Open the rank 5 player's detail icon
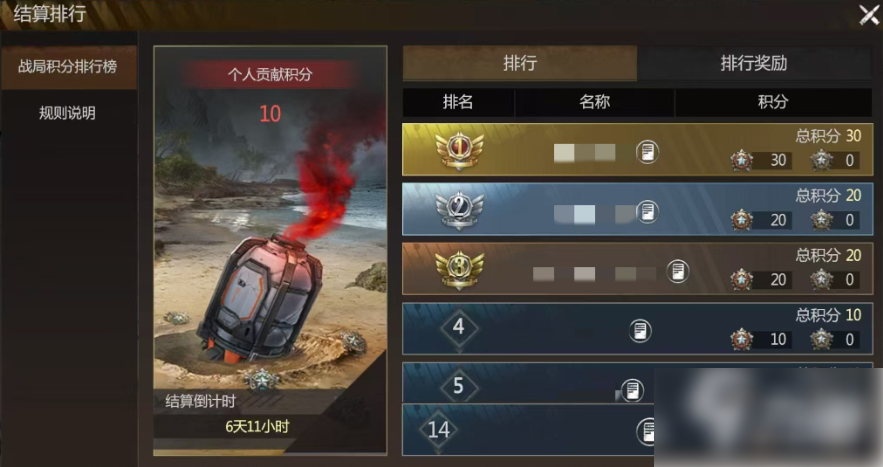 [631, 389]
